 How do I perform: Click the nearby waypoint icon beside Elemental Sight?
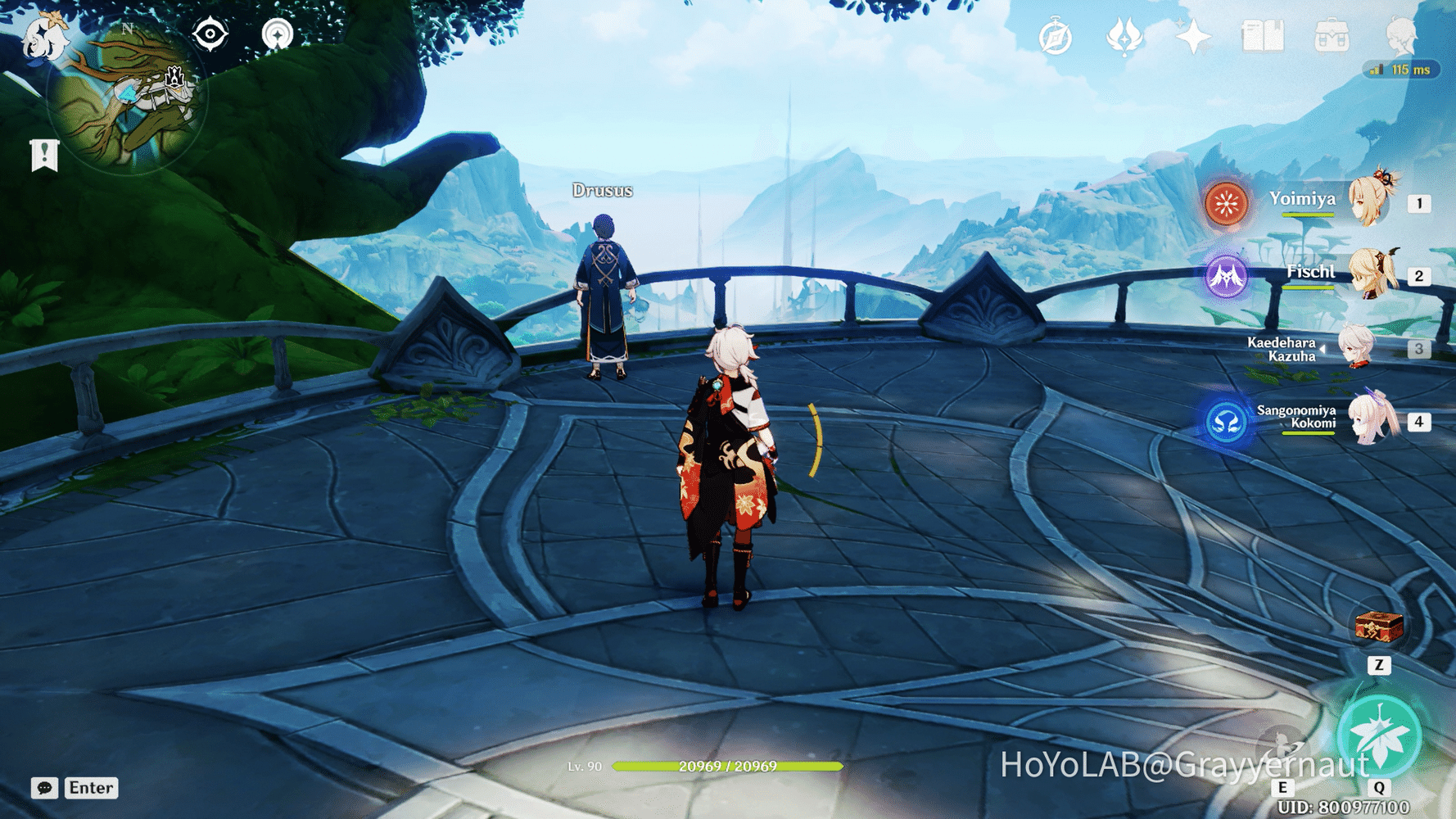pos(278,34)
